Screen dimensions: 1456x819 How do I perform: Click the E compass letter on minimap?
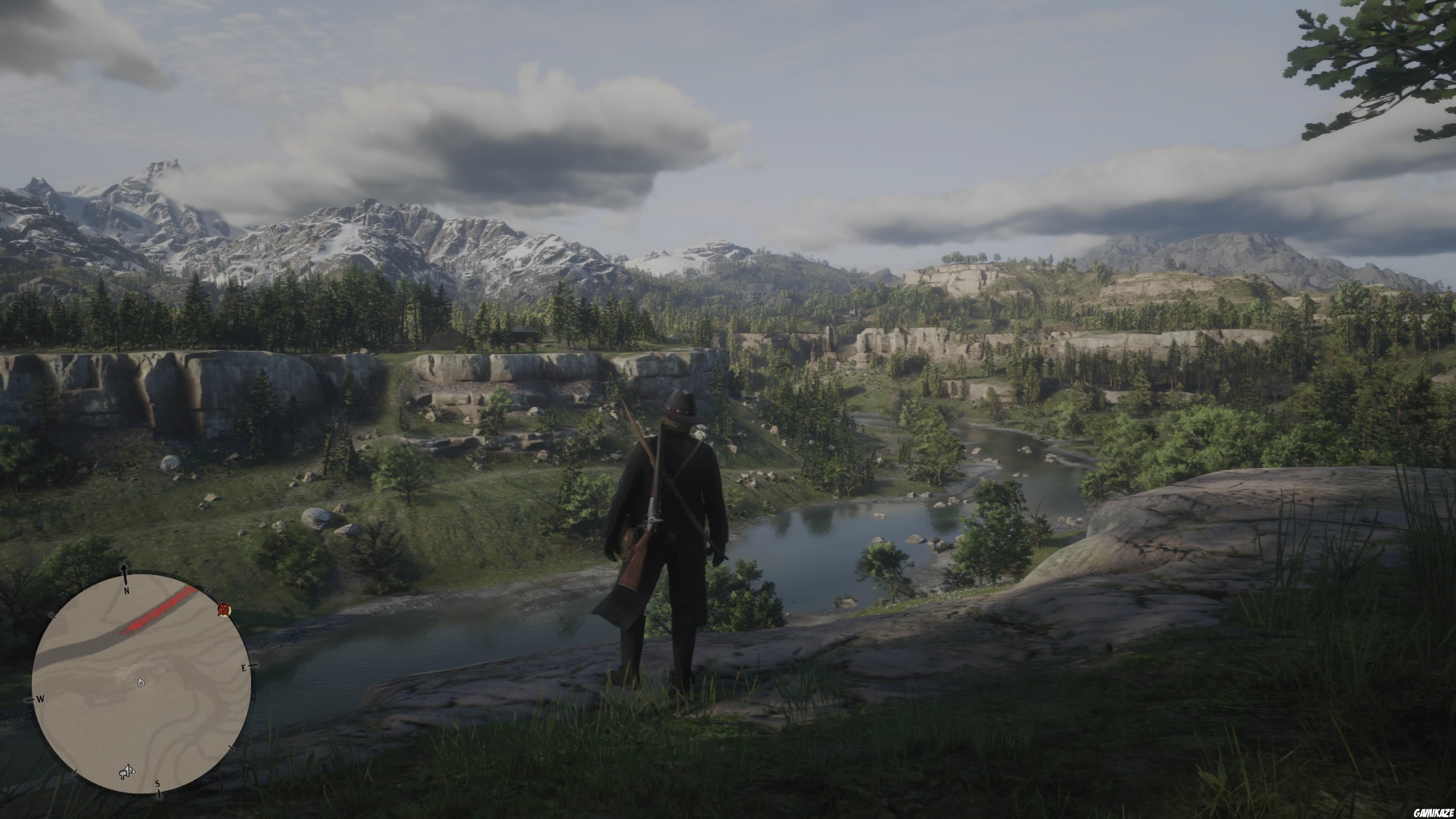tap(245, 667)
